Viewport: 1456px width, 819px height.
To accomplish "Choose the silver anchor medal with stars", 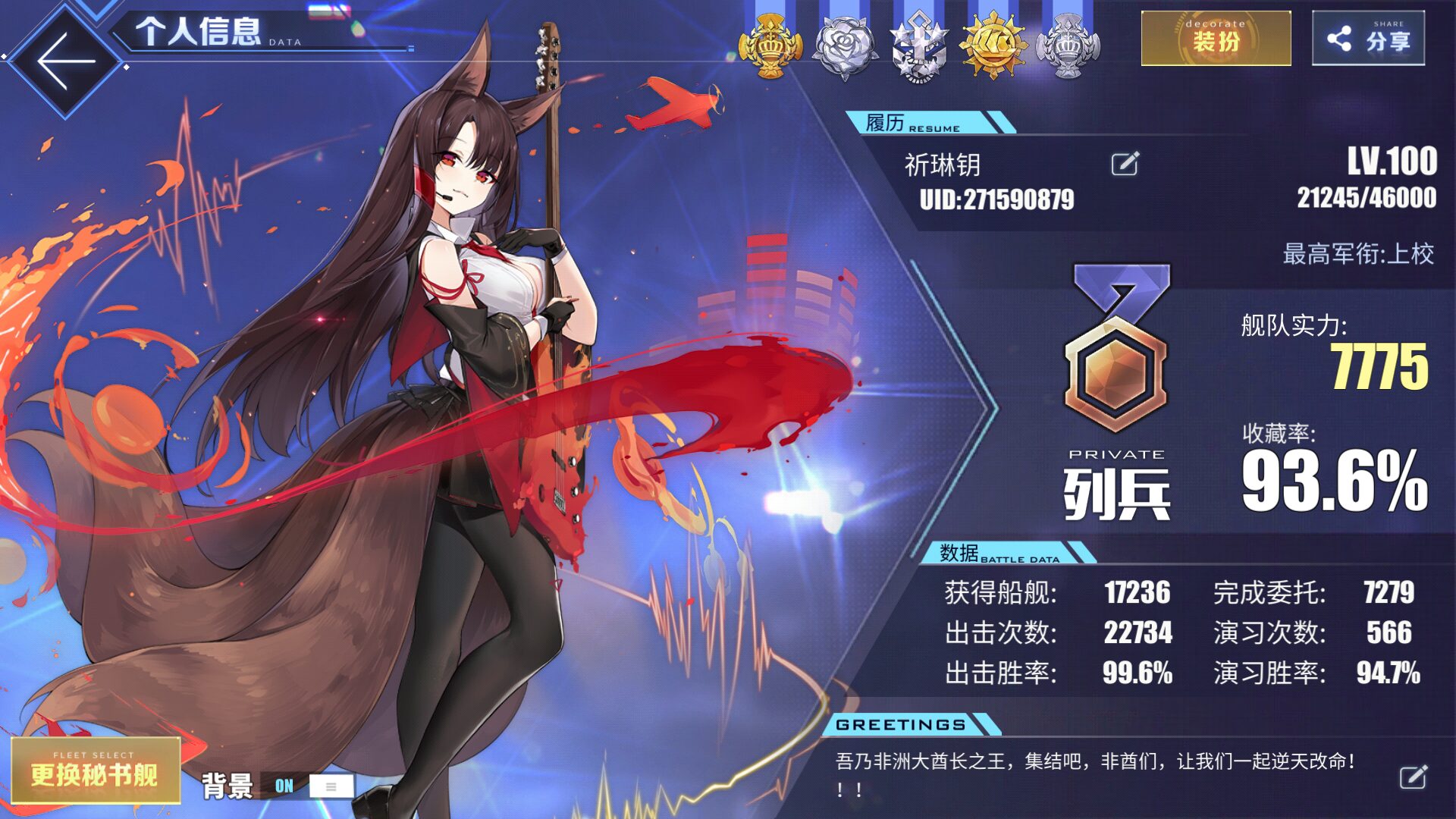I will (x=918, y=47).
